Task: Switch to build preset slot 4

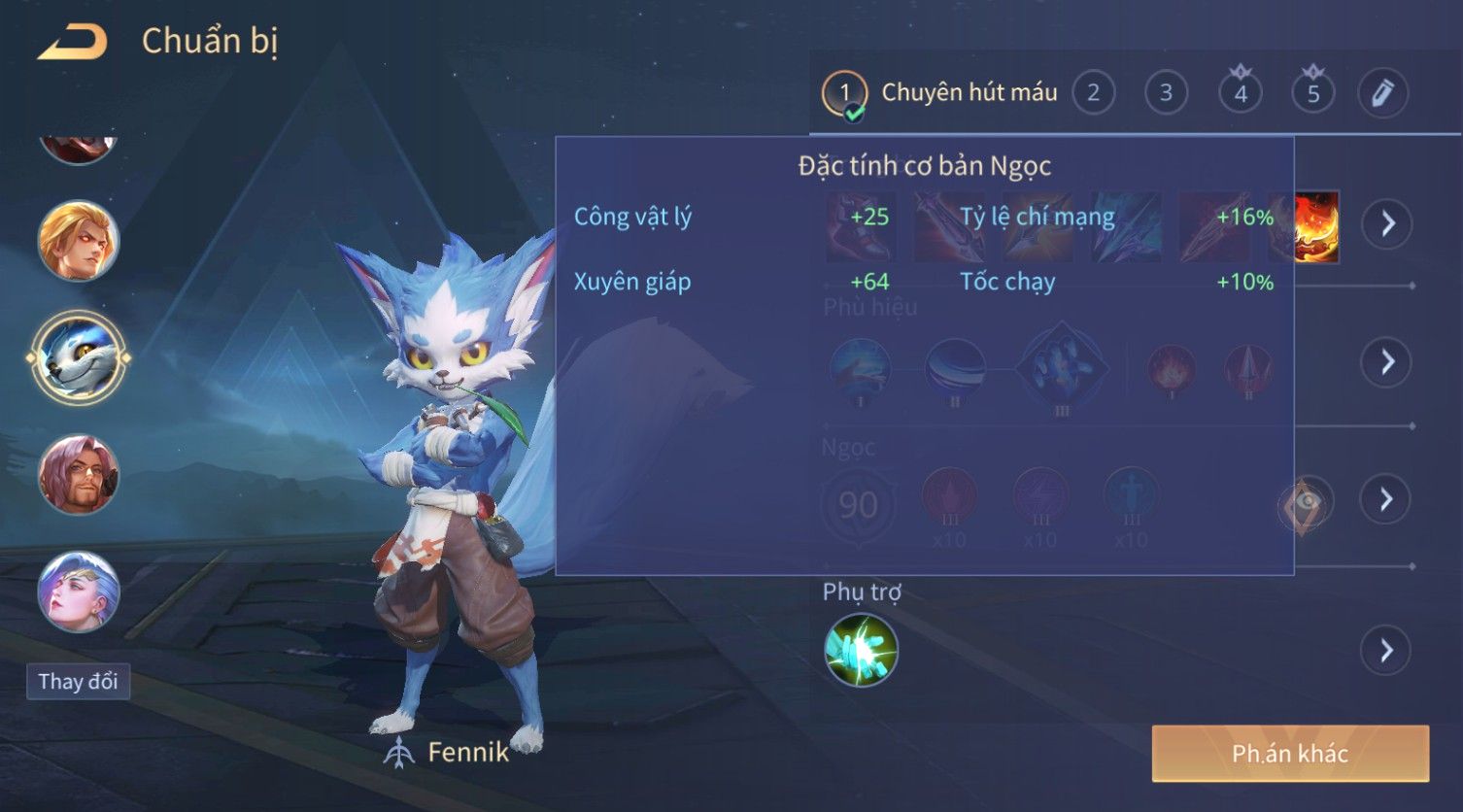Action: pos(1240,93)
